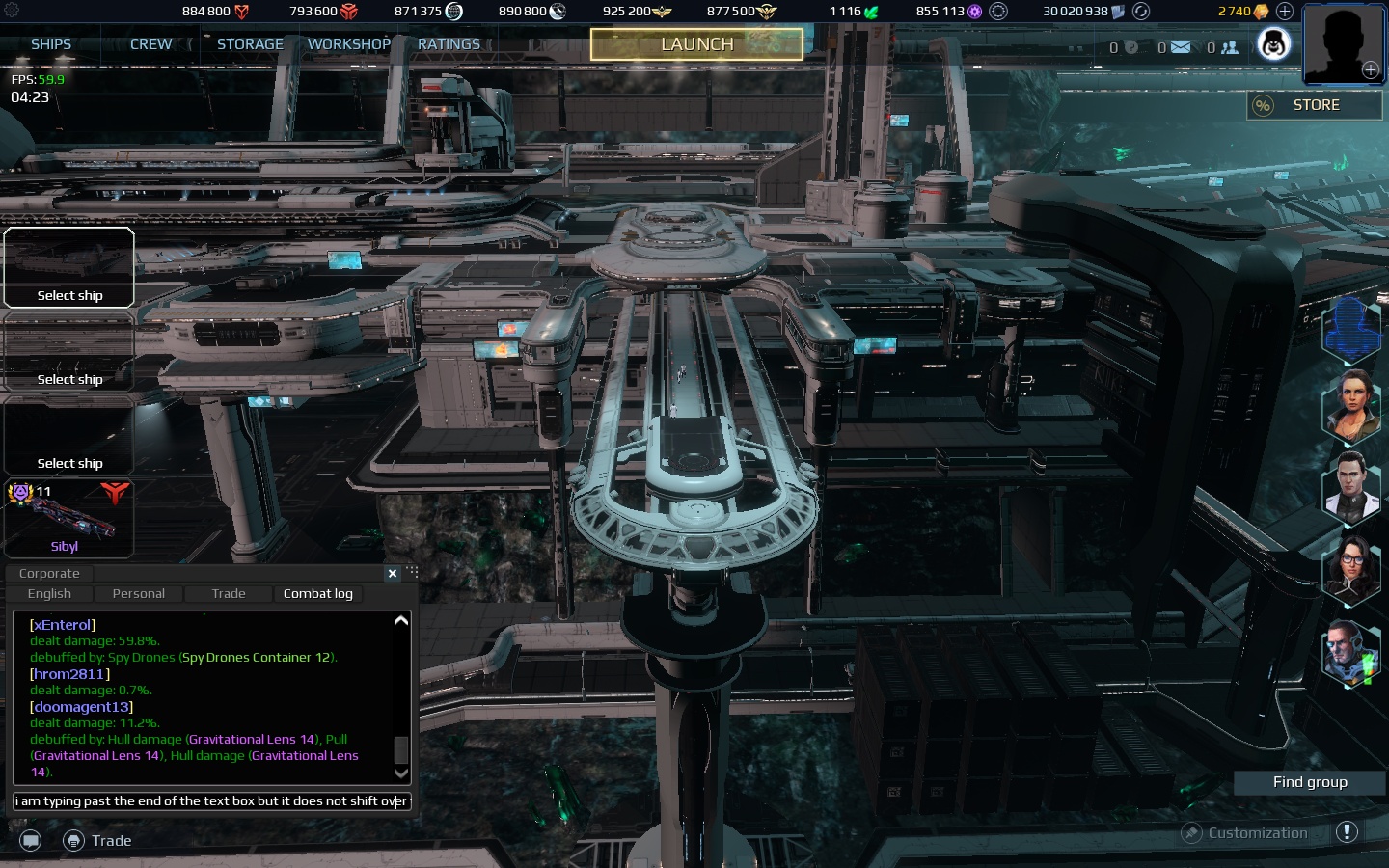Screen dimensions: 1389x868
Task: Open the Workshop menu
Action: pyautogui.click(x=349, y=44)
